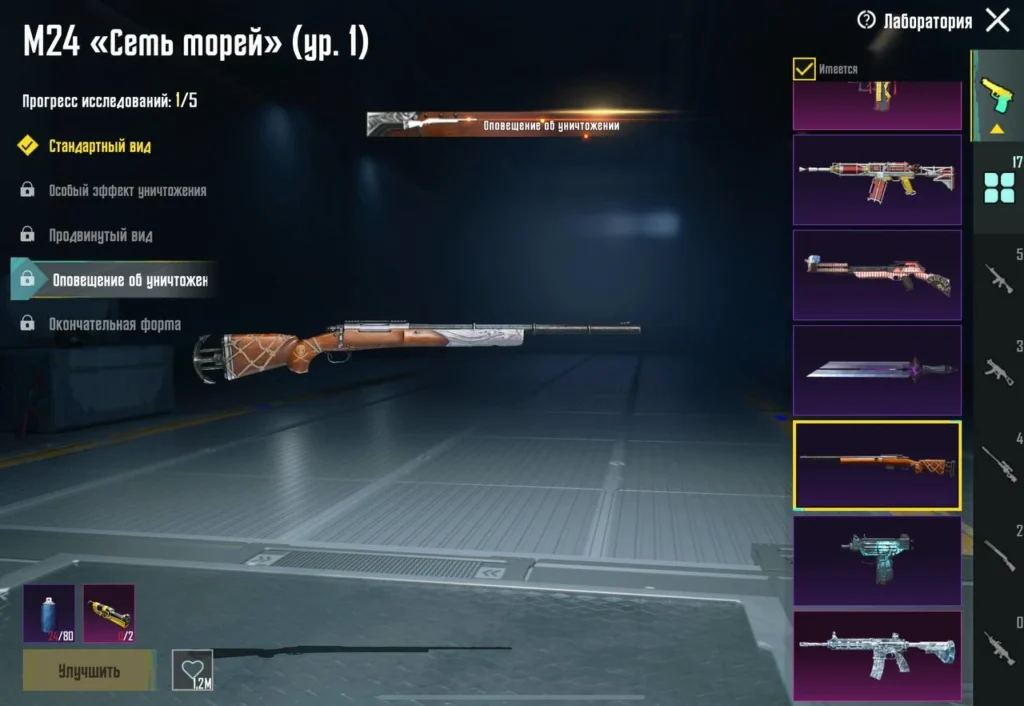The width and height of the screenshot is (1024, 706).
Task: Select the red-white assault rifle skin
Action: click(876, 180)
